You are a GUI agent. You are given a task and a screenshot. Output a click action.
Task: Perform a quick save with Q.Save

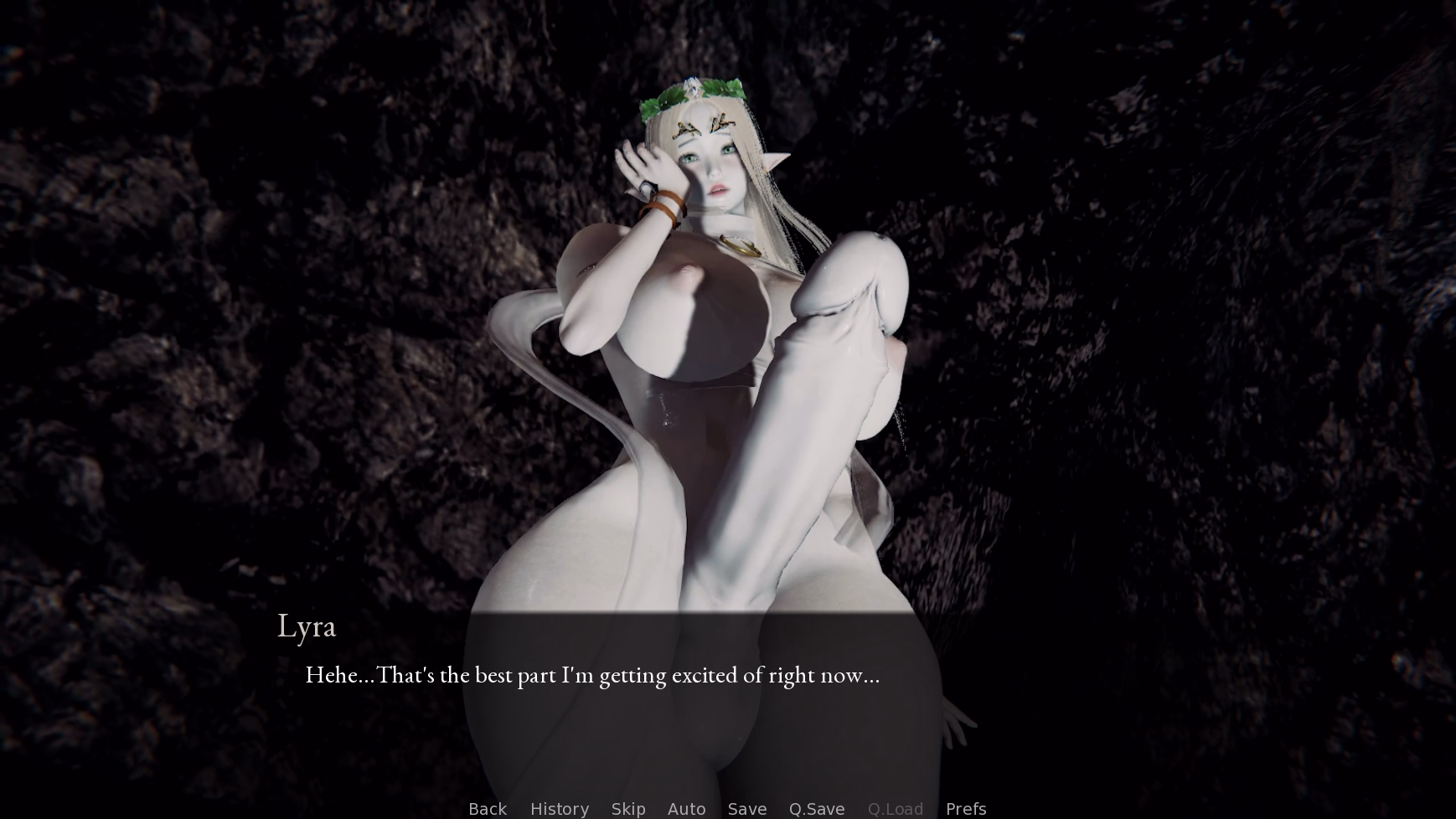pyautogui.click(x=817, y=808)
